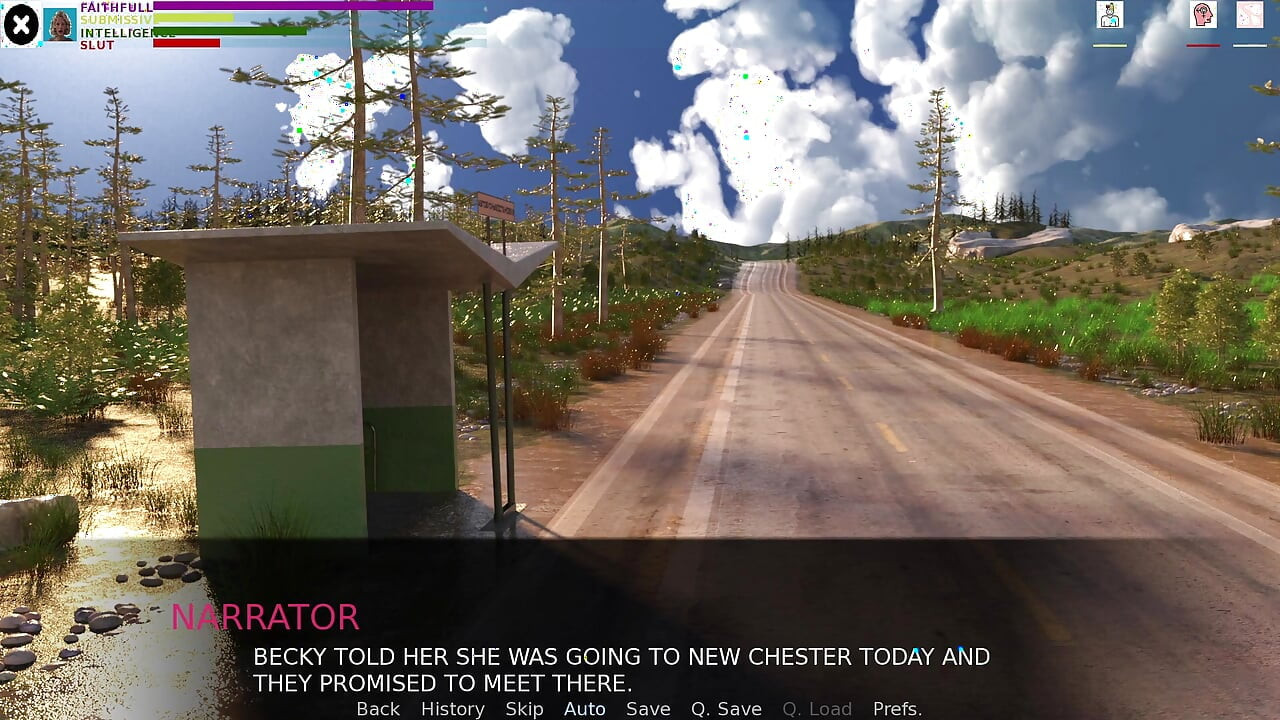Select the person character icon
The image size is (1280, 720).
pos(1109,15)
